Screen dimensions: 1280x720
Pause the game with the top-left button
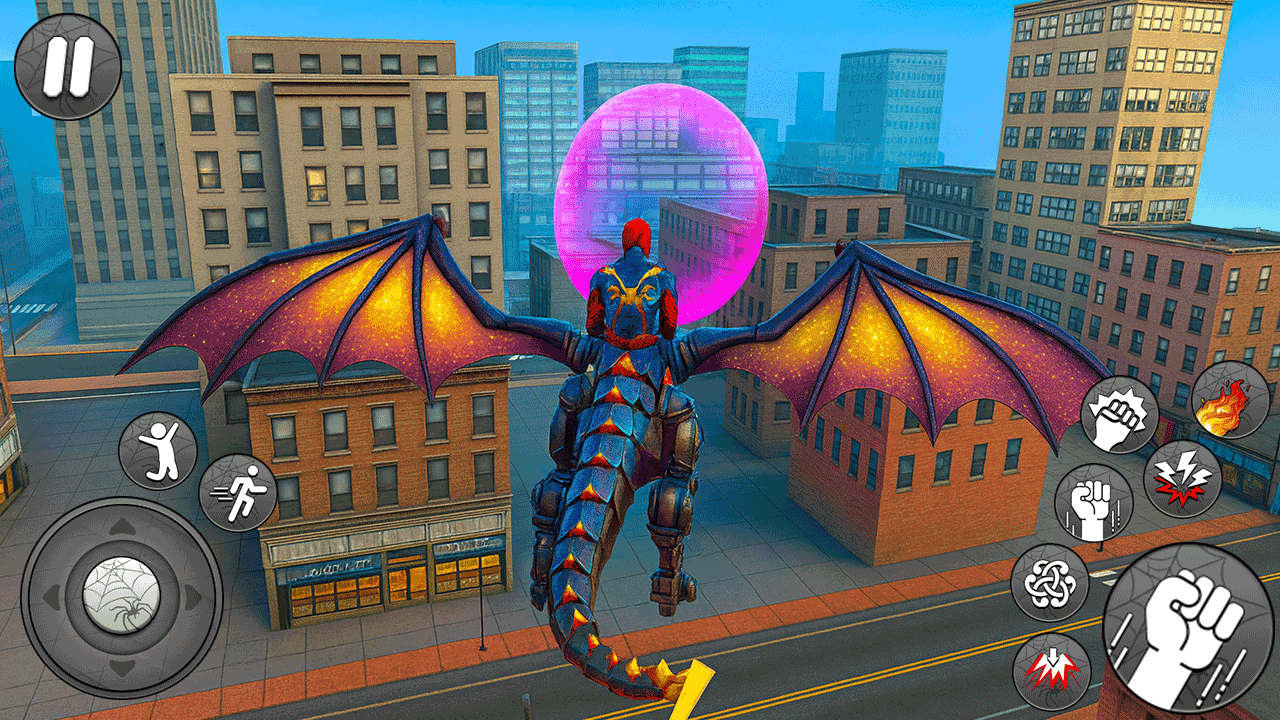[68, 66]
